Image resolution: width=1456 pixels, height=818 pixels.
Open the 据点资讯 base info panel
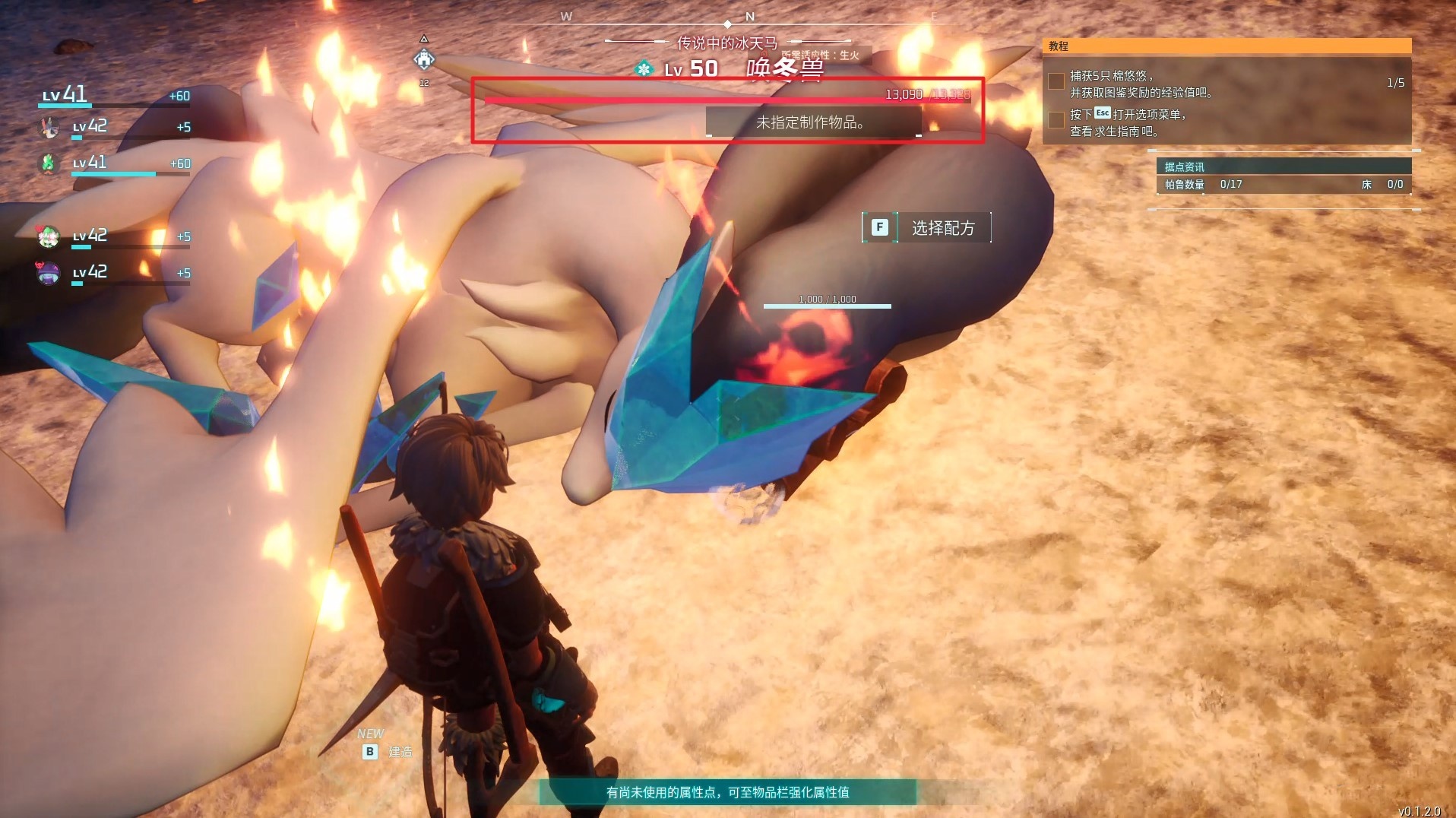click(1283, 166)
